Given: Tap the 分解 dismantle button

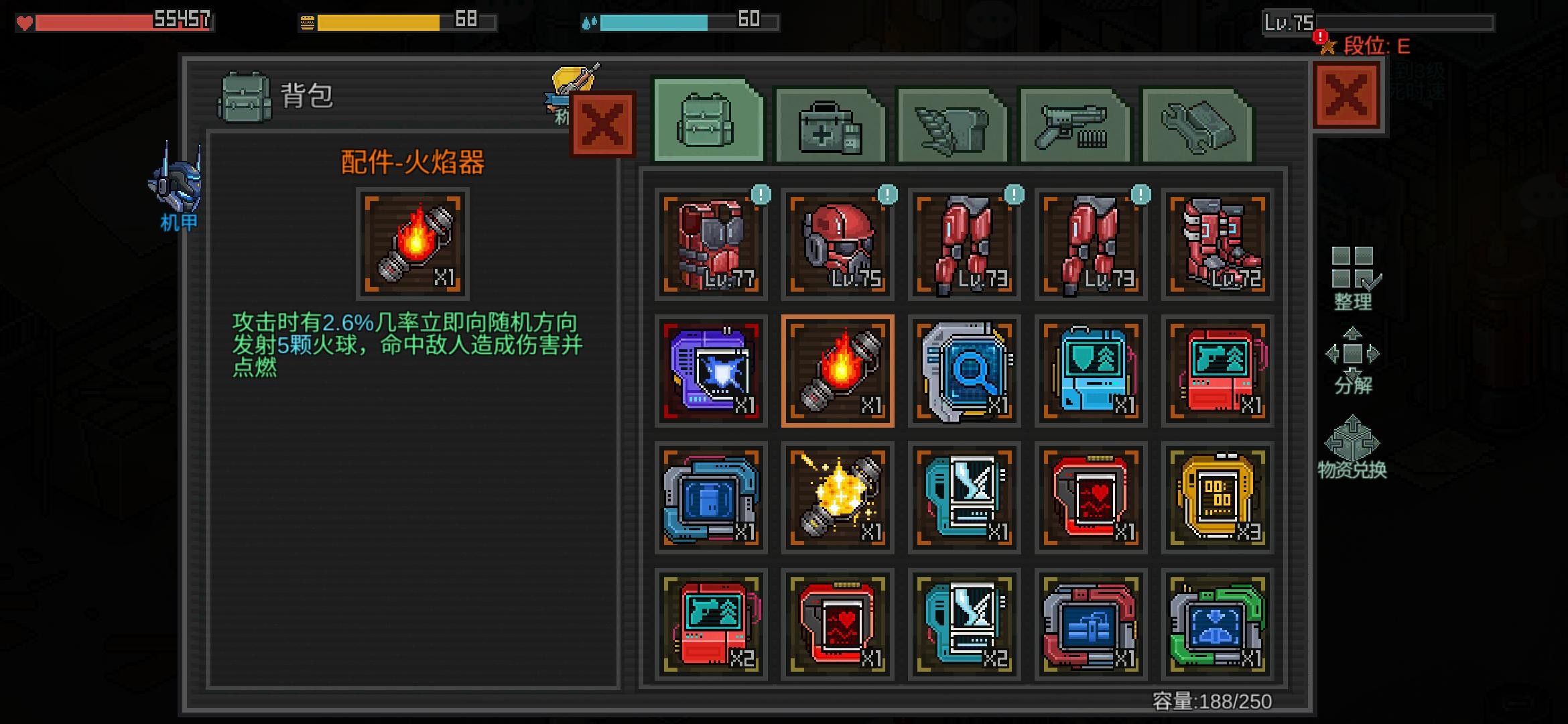Looking at the screenshot, I should (x=1352, y=362).
